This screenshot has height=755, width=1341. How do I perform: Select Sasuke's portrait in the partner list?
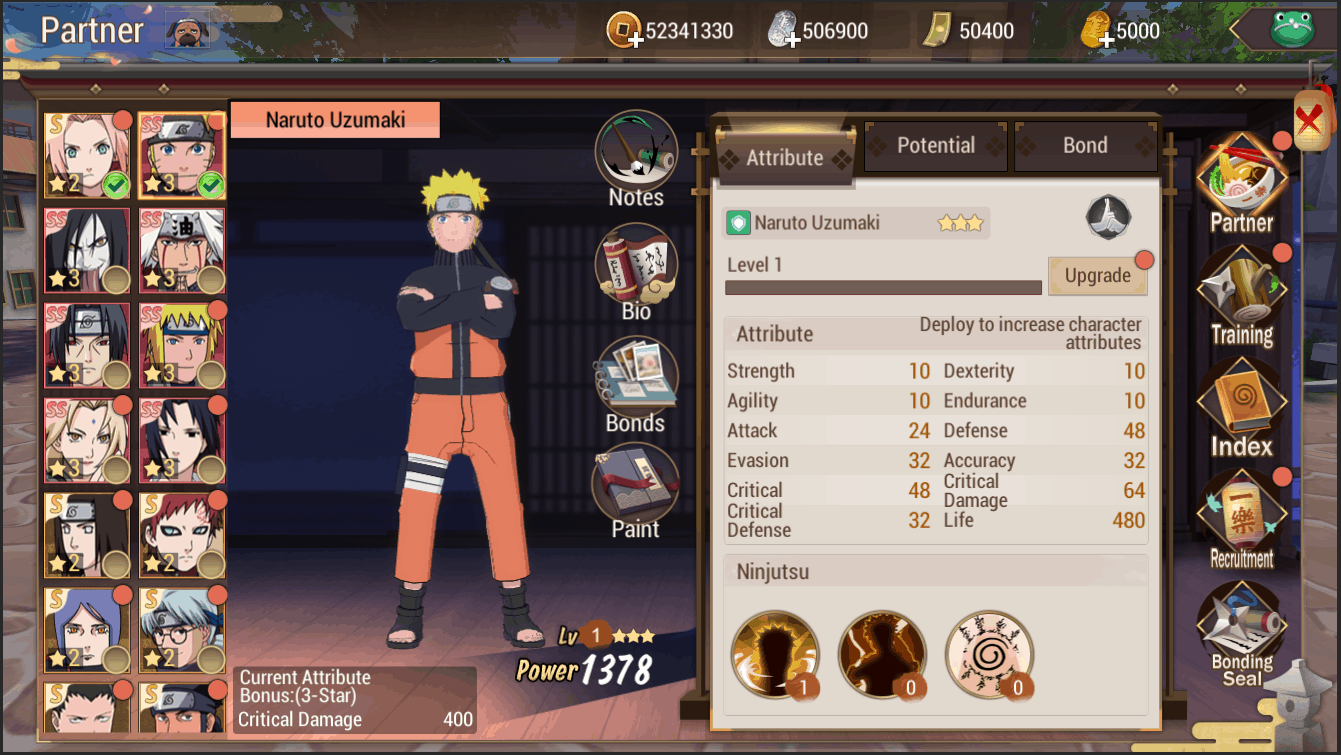[183, 440]
